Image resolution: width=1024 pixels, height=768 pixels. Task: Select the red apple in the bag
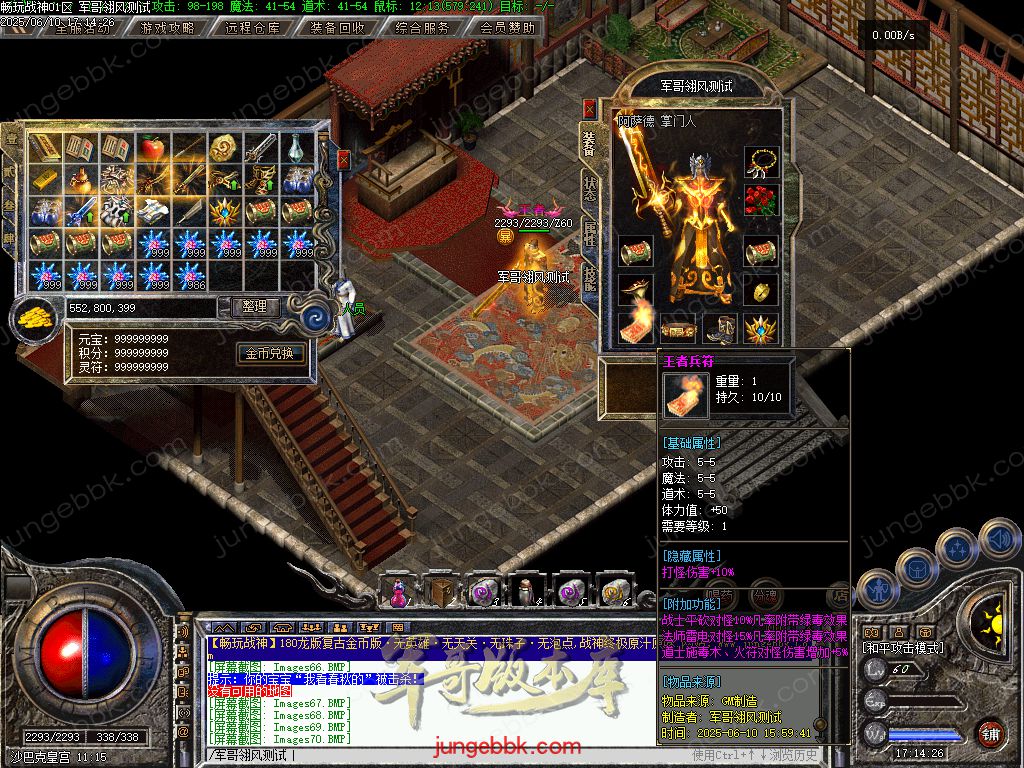click(x=152, y=149)
